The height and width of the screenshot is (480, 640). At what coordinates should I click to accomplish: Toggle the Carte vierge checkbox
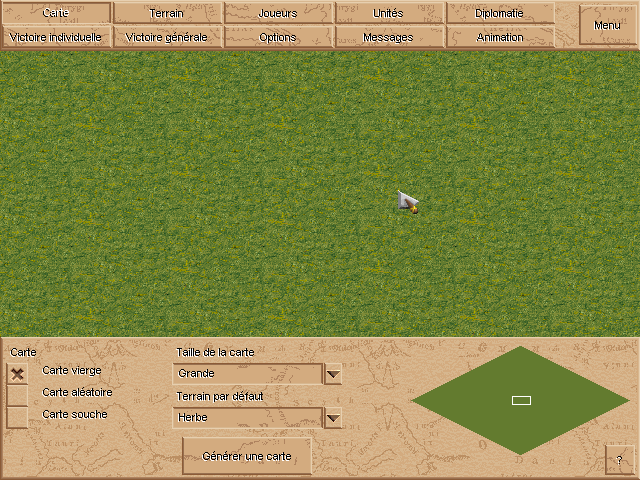point(18,373)
